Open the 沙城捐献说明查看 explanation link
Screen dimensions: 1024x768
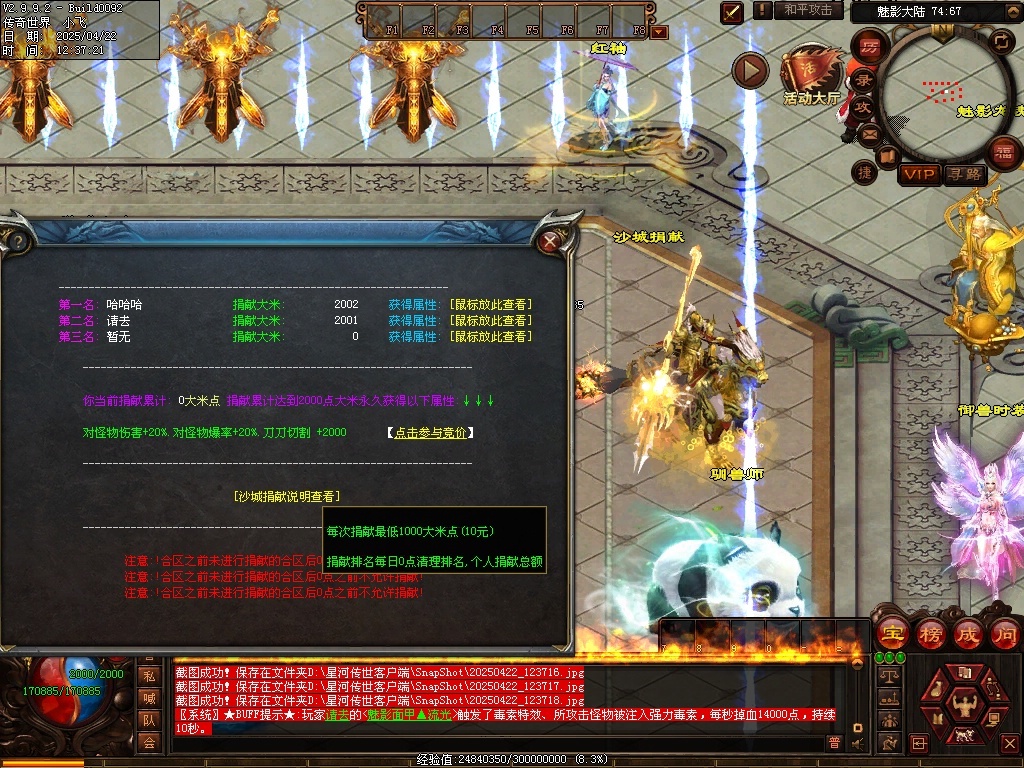click(286, 496)
